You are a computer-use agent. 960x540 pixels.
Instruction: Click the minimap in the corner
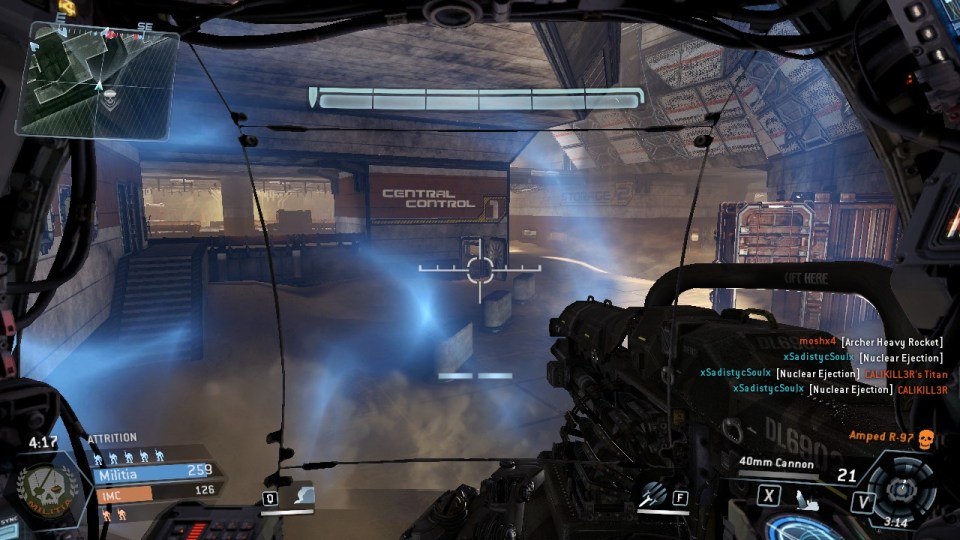click(98, 80)
